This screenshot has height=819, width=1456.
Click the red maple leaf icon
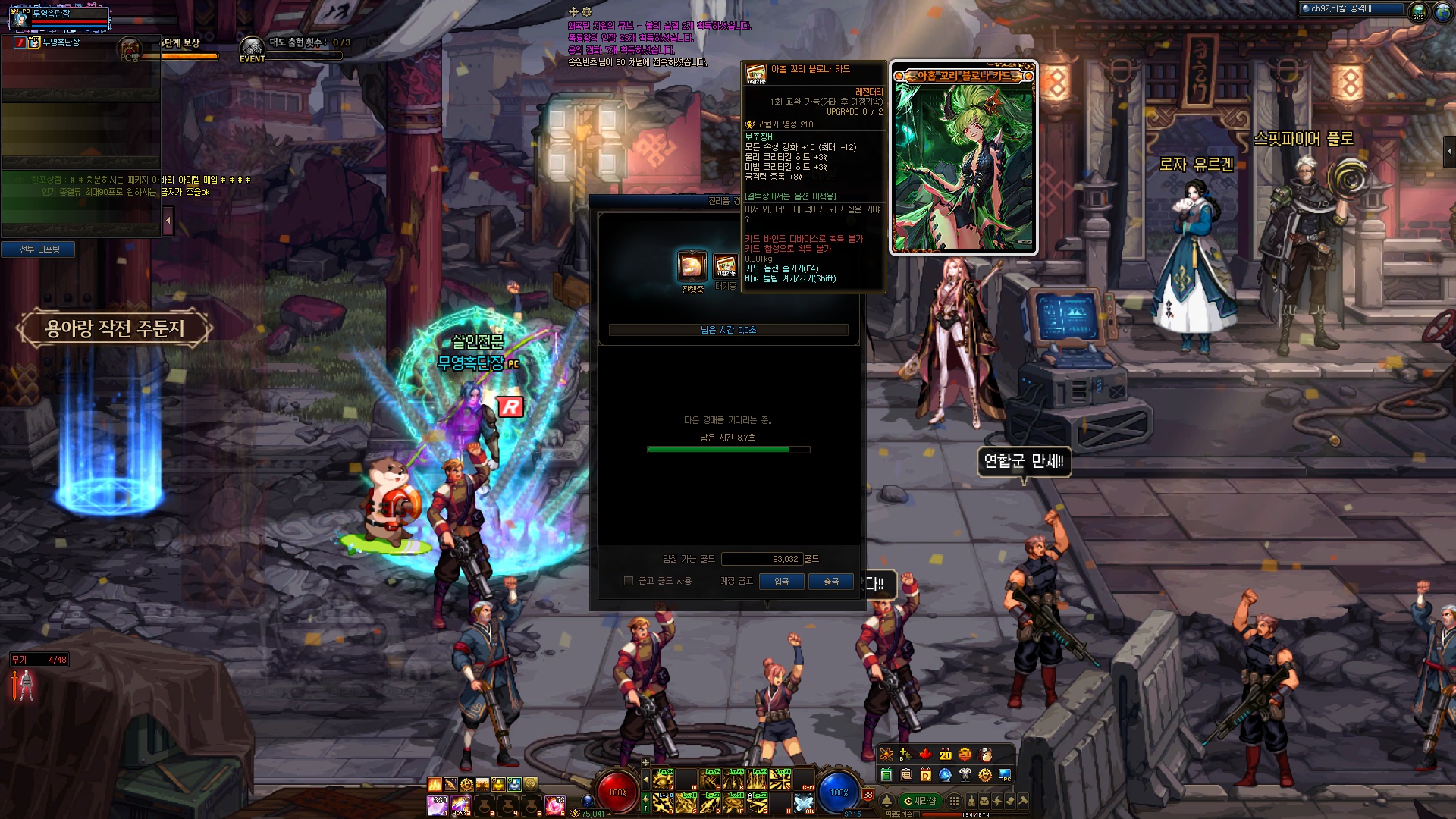925,755
